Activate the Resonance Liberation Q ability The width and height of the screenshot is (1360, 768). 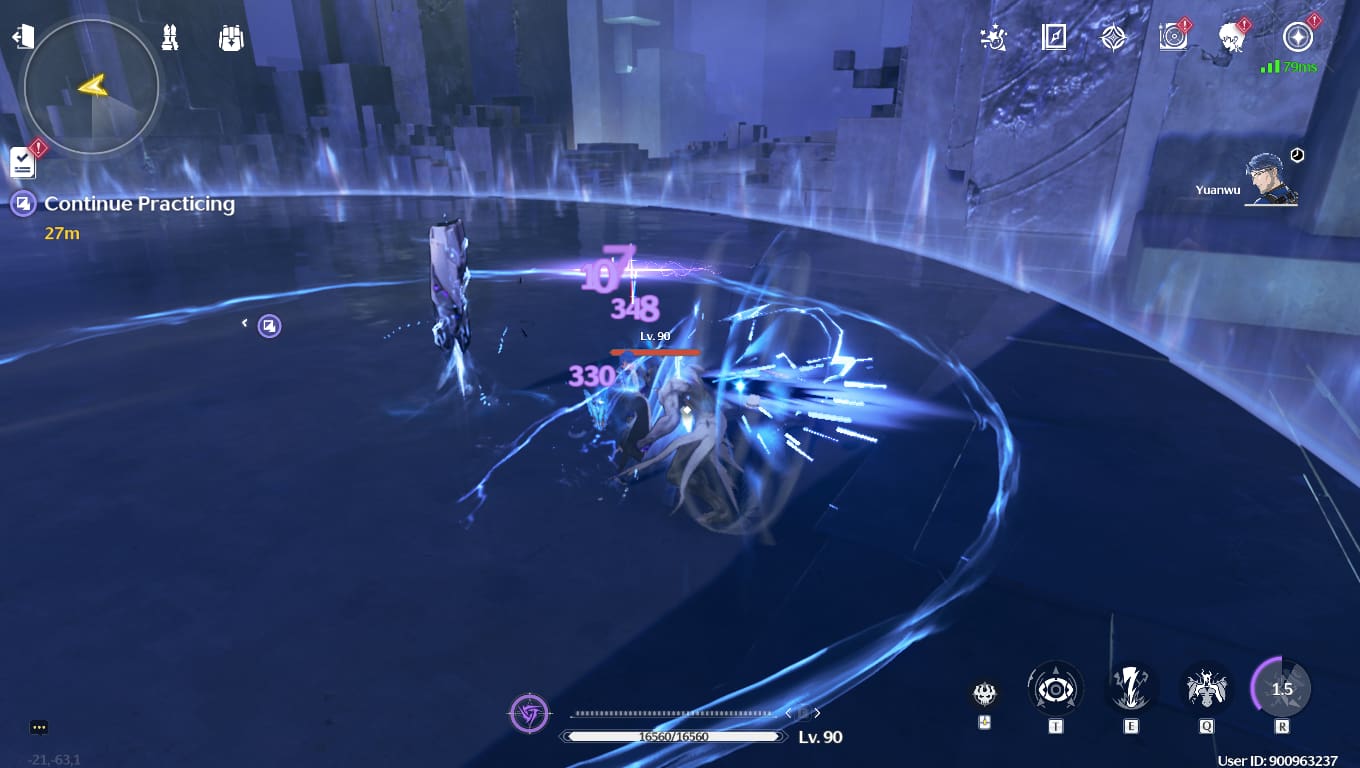[x=1205, y=688]
